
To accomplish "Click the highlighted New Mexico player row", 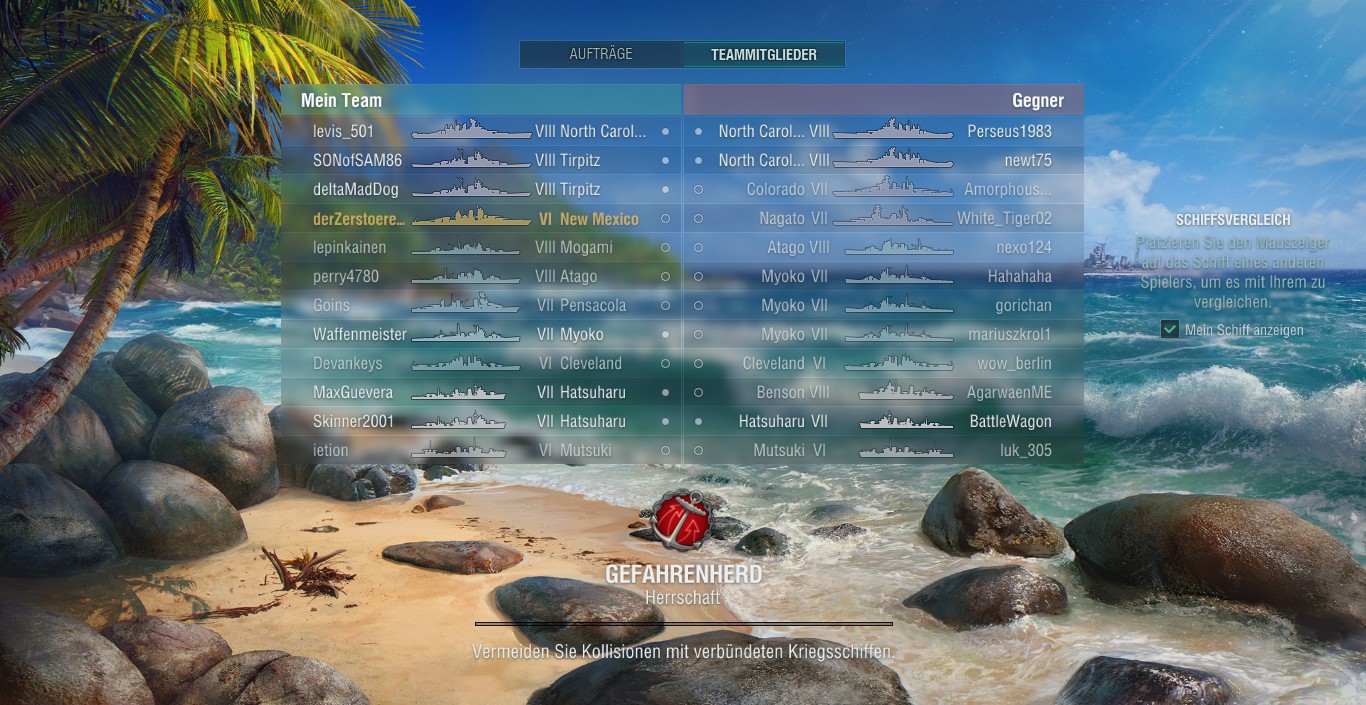I will coord(480,218).
